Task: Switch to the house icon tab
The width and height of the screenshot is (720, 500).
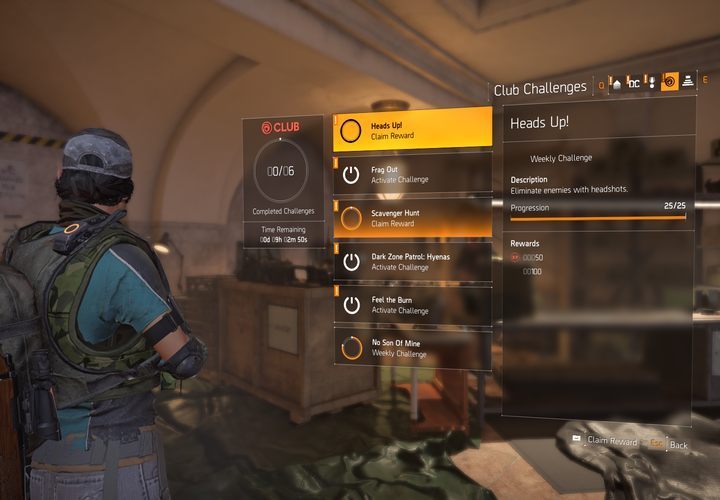Action: [616, 84]
